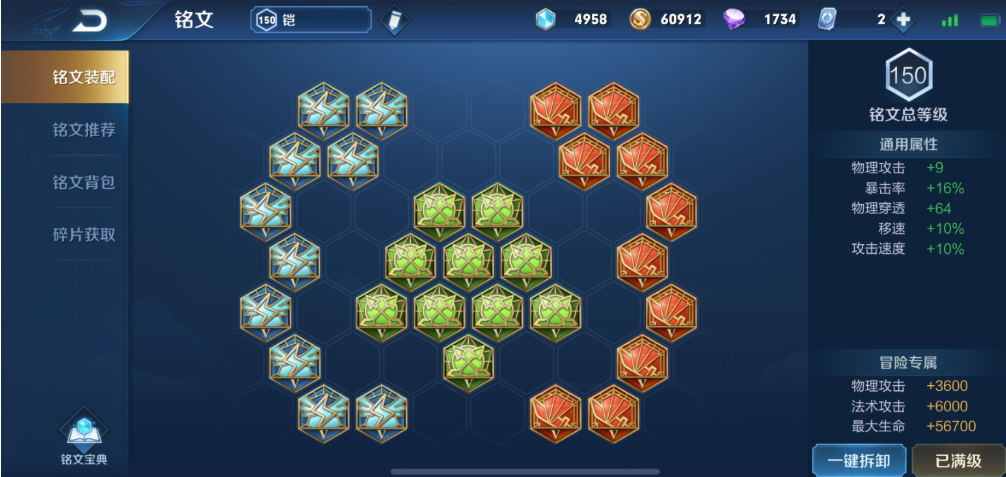
Task: Edit the rune page name with pencil icon
Action: pyautogui.click(x=395, y=20)
